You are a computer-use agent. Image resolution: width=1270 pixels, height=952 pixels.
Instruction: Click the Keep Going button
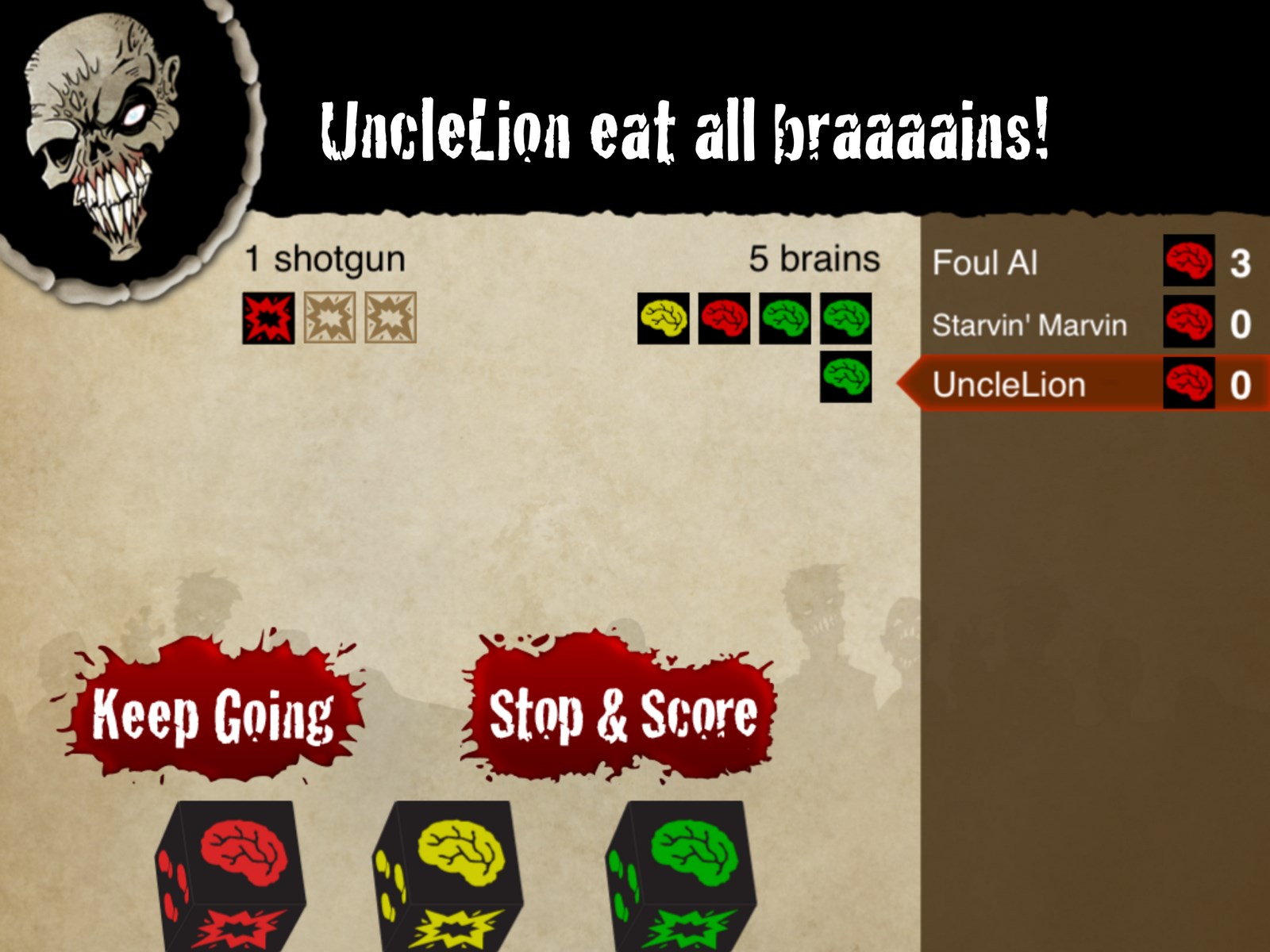pos(213,714)
